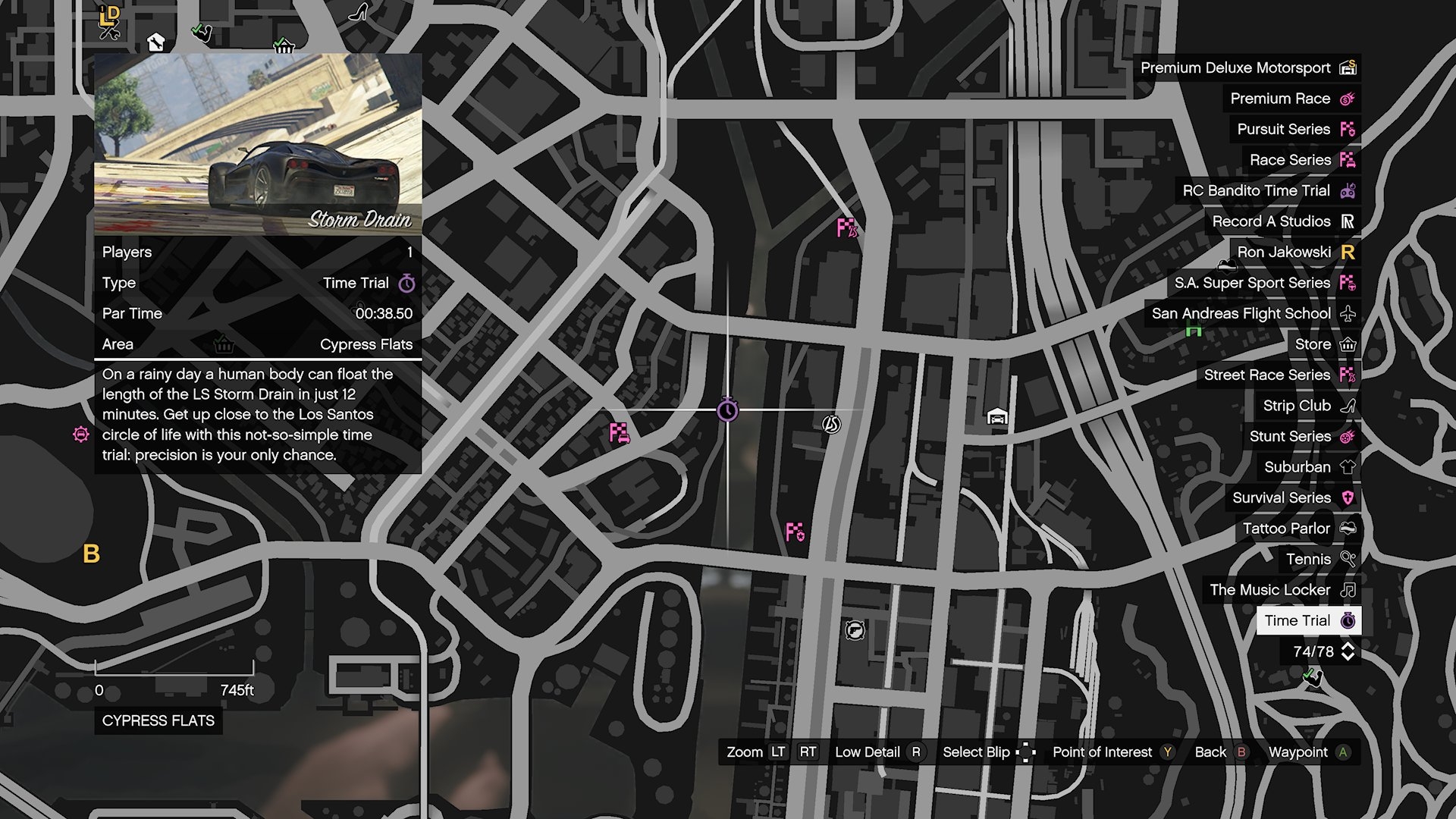Select the Tattoo Parlor legend entry
Viewport: 1456px width, 819px height.
click(1297, 529)
